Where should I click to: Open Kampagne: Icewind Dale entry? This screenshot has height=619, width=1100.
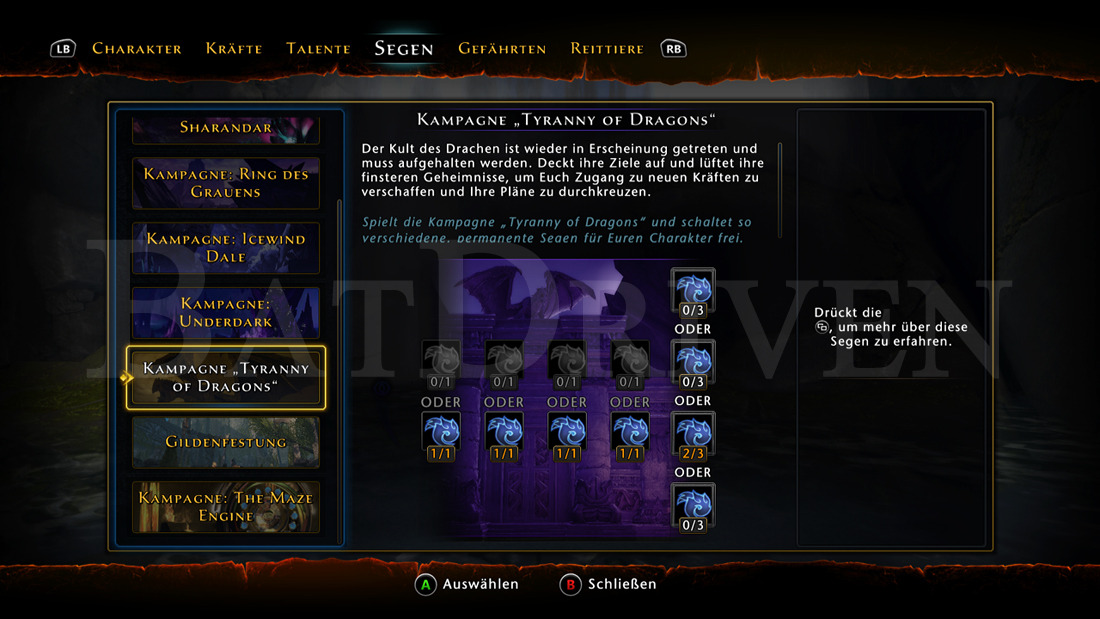coord(226,248)
